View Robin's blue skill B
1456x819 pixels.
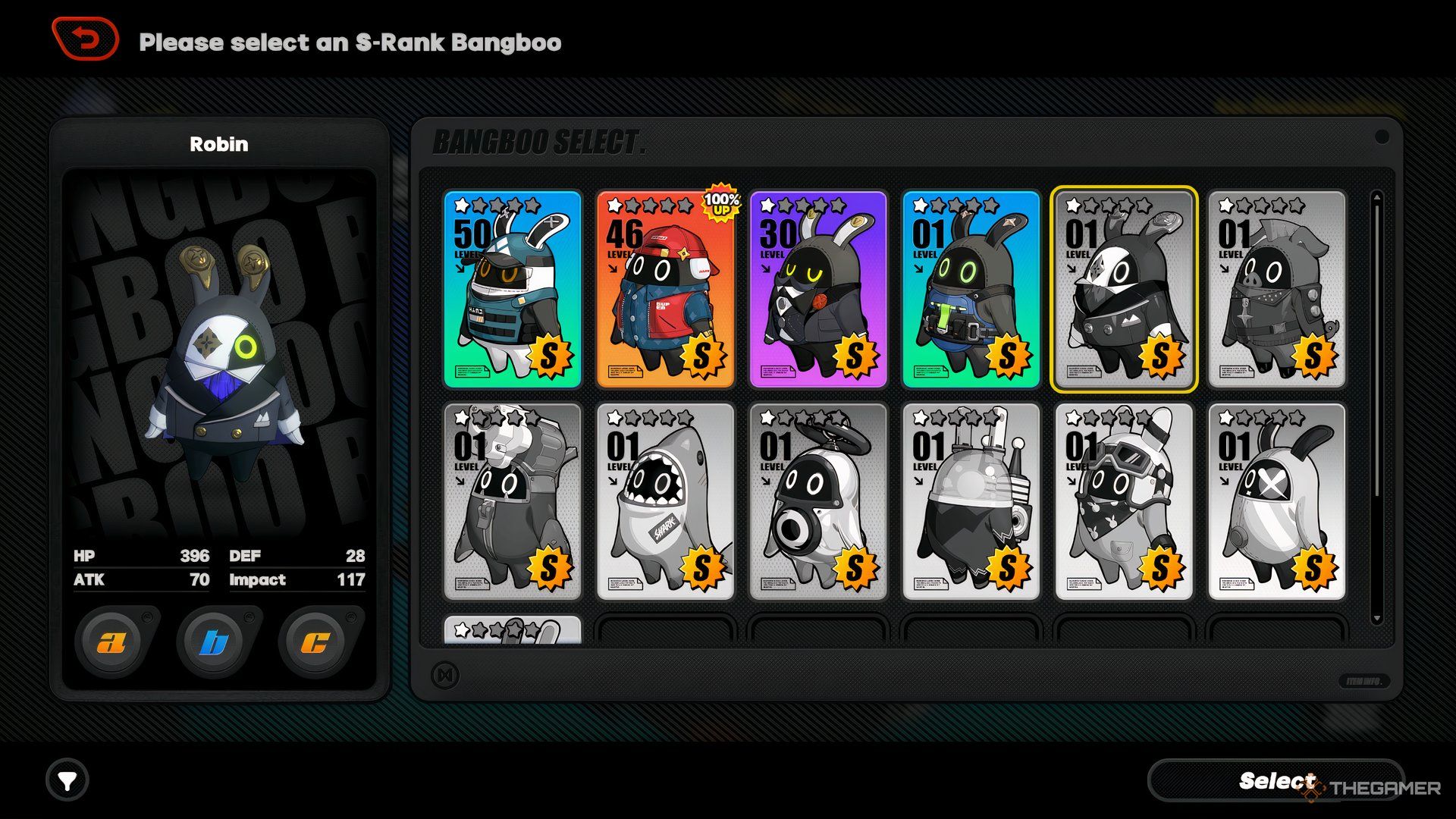pos(215,642)
